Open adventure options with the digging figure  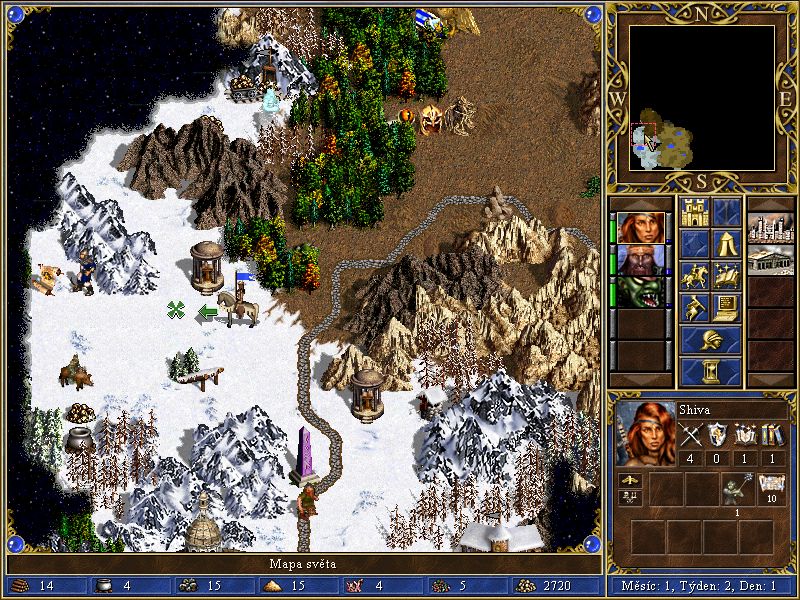(694, 307)
